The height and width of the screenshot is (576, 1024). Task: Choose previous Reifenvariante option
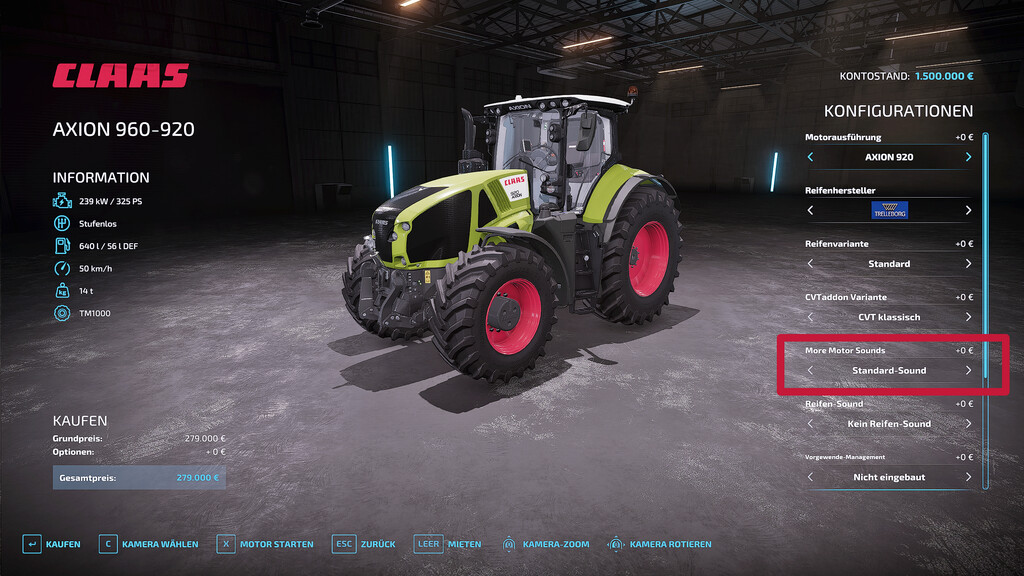coord(810,264)
